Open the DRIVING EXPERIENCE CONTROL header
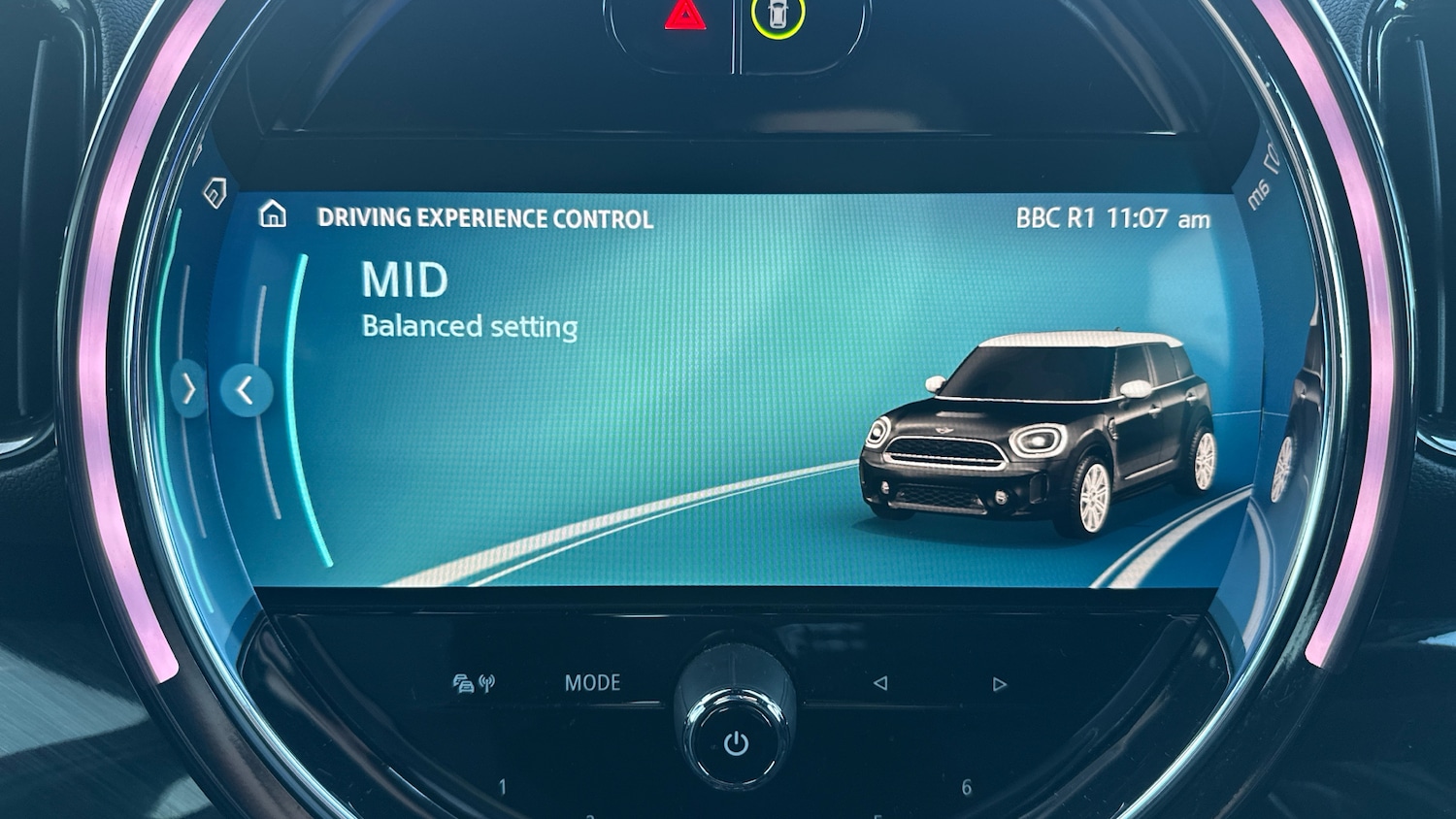Viewport: 1456px width, 819px height. tap(483, 217)
